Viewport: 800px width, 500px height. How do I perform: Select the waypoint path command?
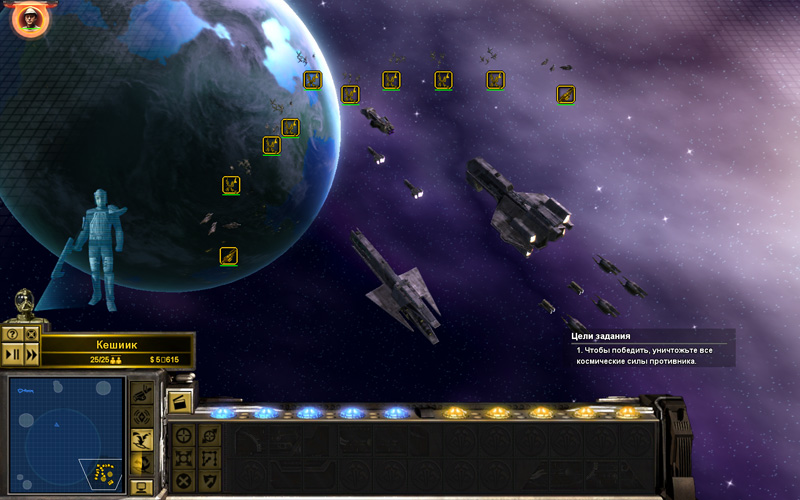pyautogui.click(x=210, y=458)
